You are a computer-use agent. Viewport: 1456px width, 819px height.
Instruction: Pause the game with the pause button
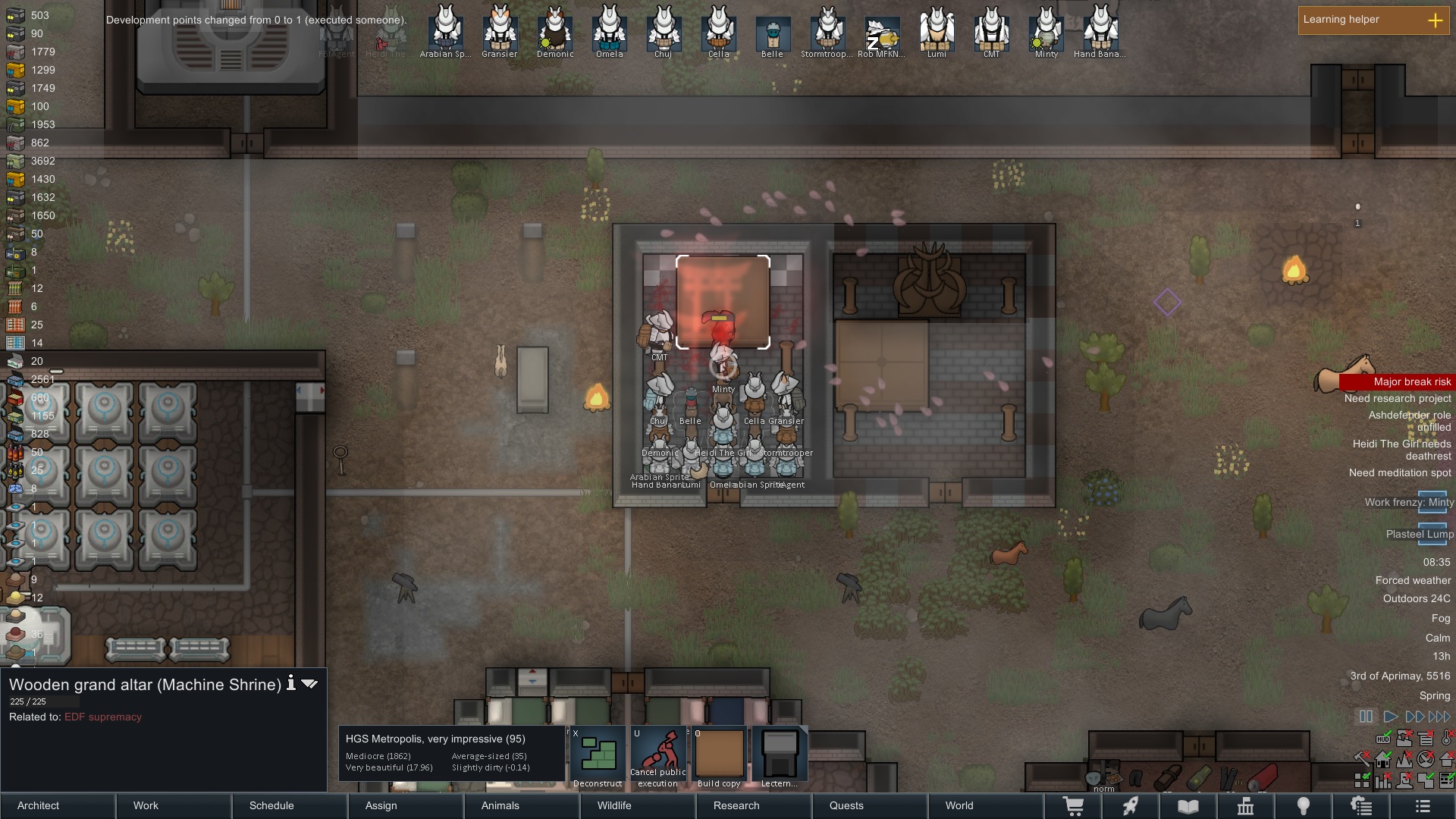coord(1366,717)
